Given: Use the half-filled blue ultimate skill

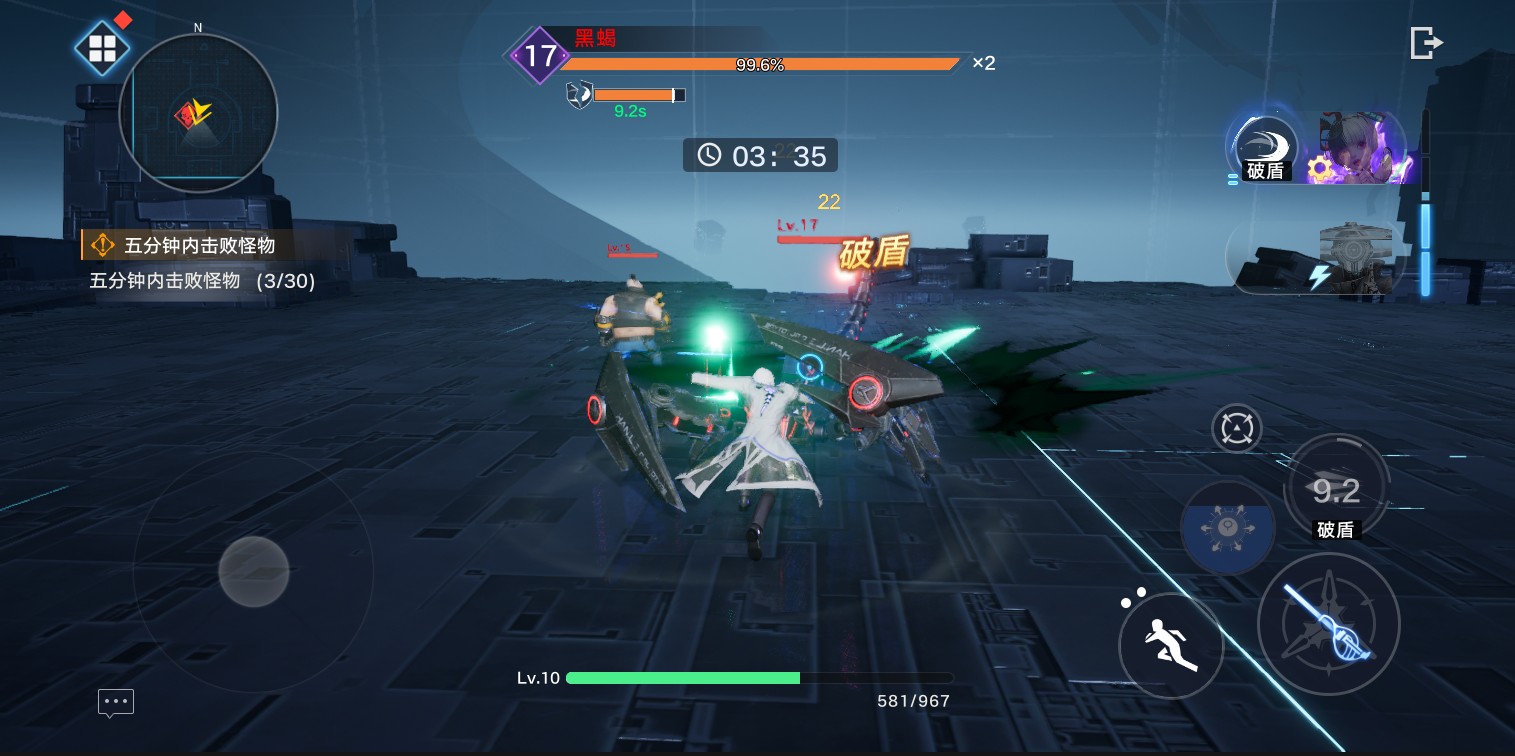Looking at the screenshot, I should (x=1227, y=527).
